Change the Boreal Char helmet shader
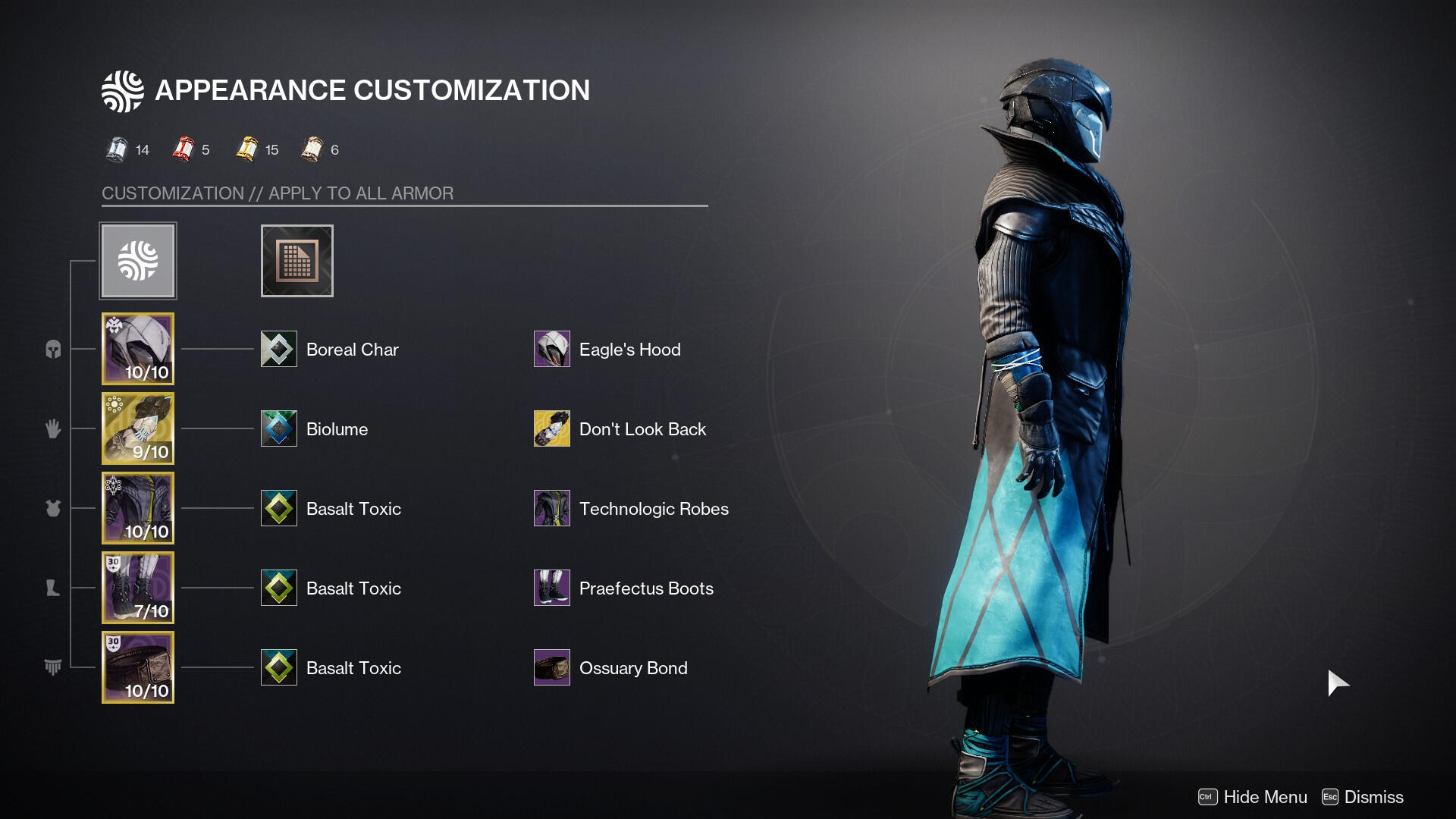 click(279, 349)
